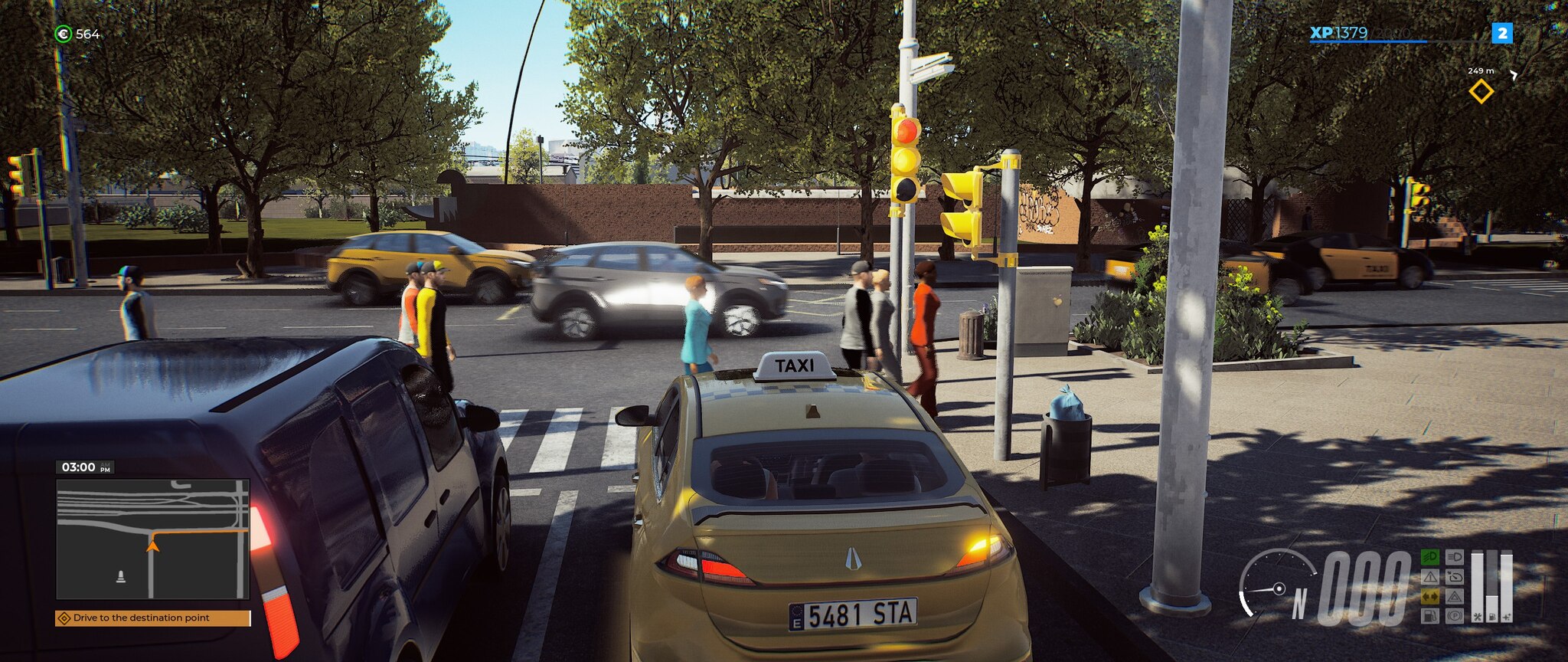1568x662 pixels.
Task: Toggle the green low-beam headlight indicator
Action: click(x=1430, y=557)
